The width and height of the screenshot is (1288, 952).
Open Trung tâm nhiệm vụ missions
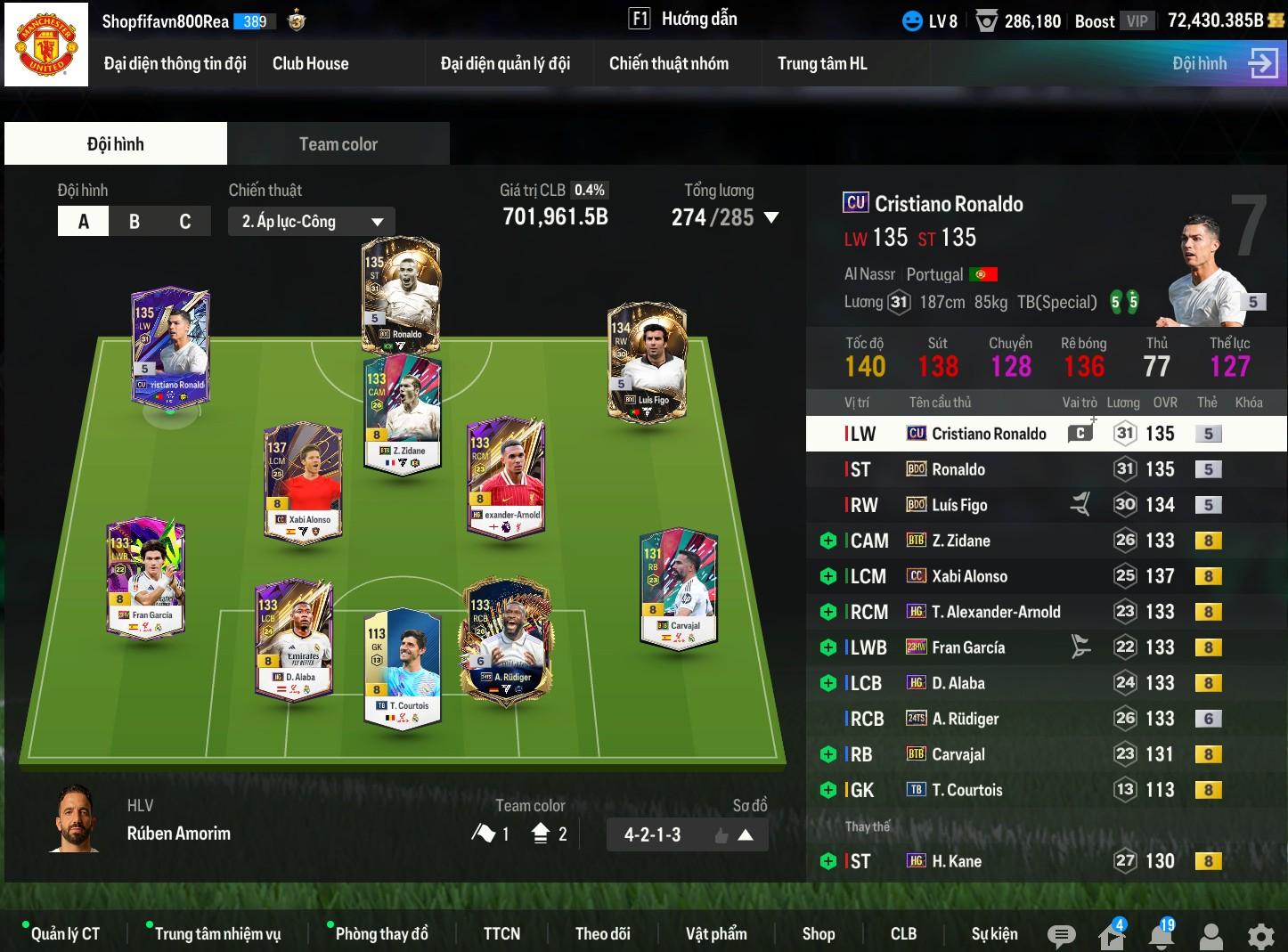[217, 933]
